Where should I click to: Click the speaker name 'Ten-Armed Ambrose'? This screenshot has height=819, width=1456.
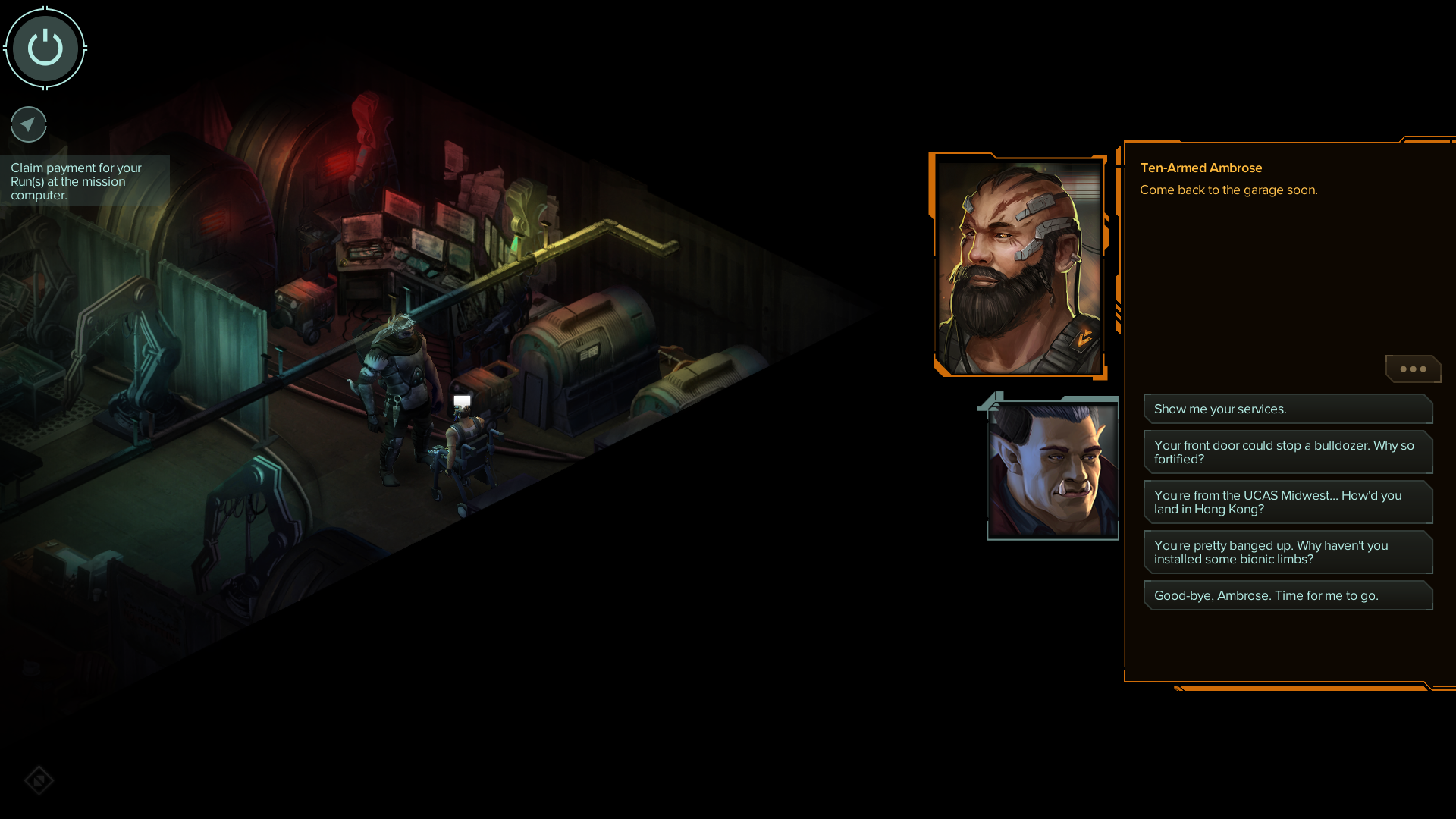coord(1201,168)
